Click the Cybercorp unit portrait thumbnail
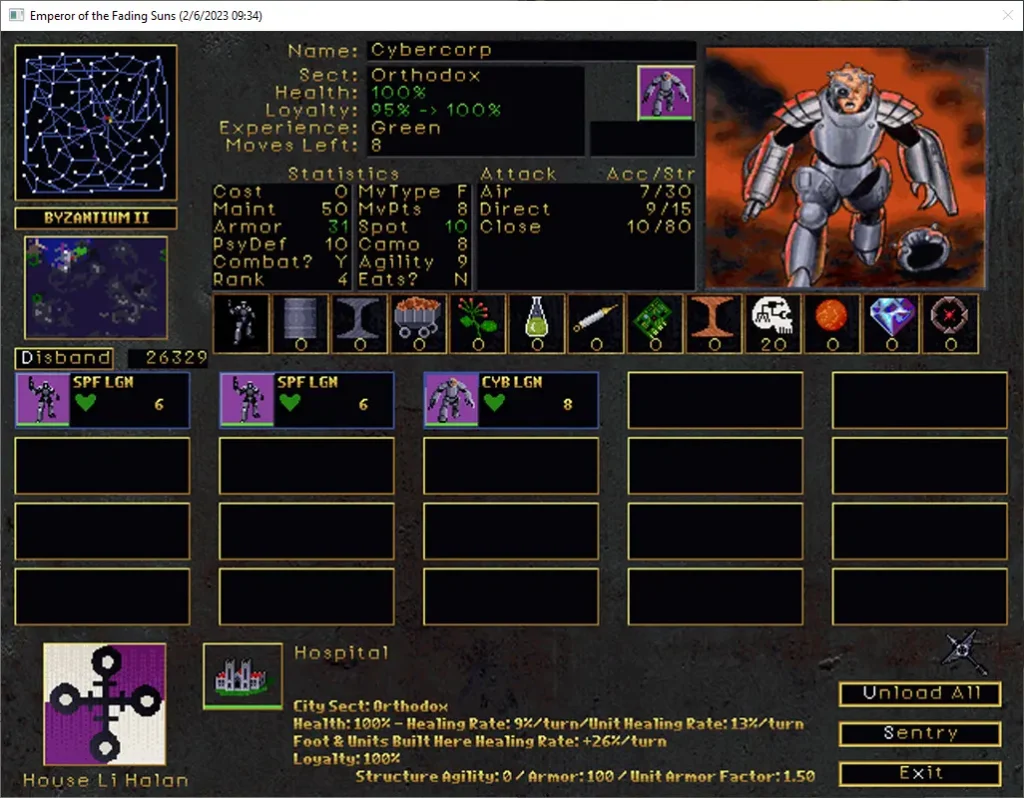 (x=665, y=93)
